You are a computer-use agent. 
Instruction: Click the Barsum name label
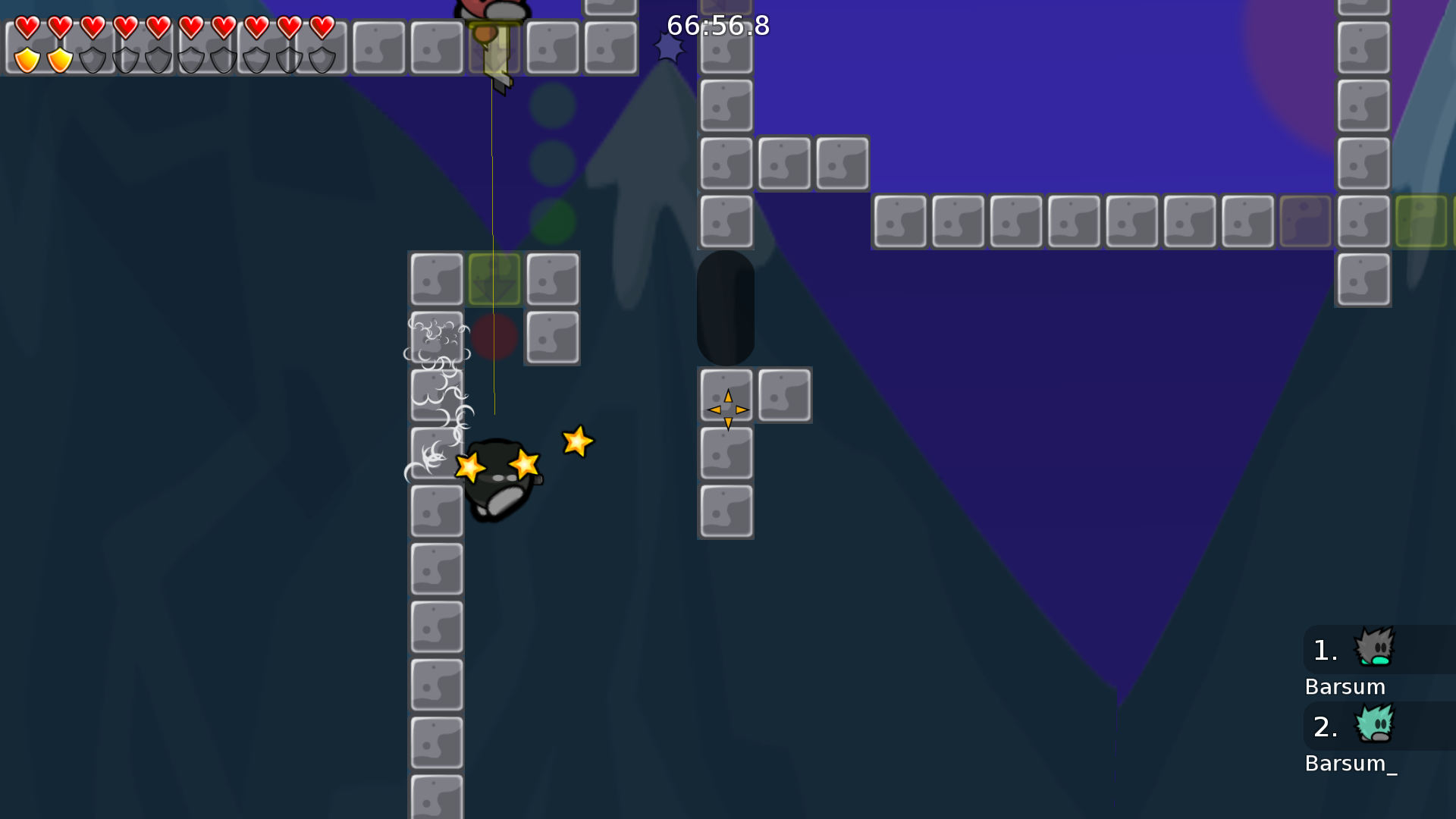click(x=1345, y=686)
